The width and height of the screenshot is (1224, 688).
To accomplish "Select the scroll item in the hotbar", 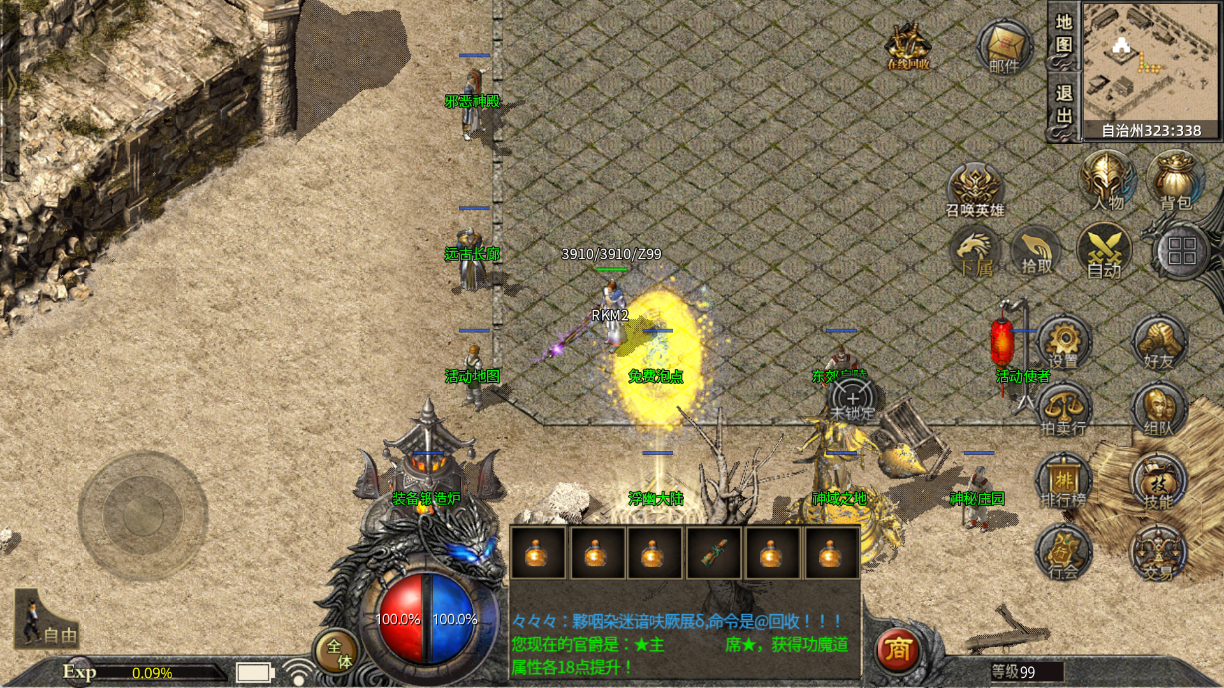I will pos(714,553).
